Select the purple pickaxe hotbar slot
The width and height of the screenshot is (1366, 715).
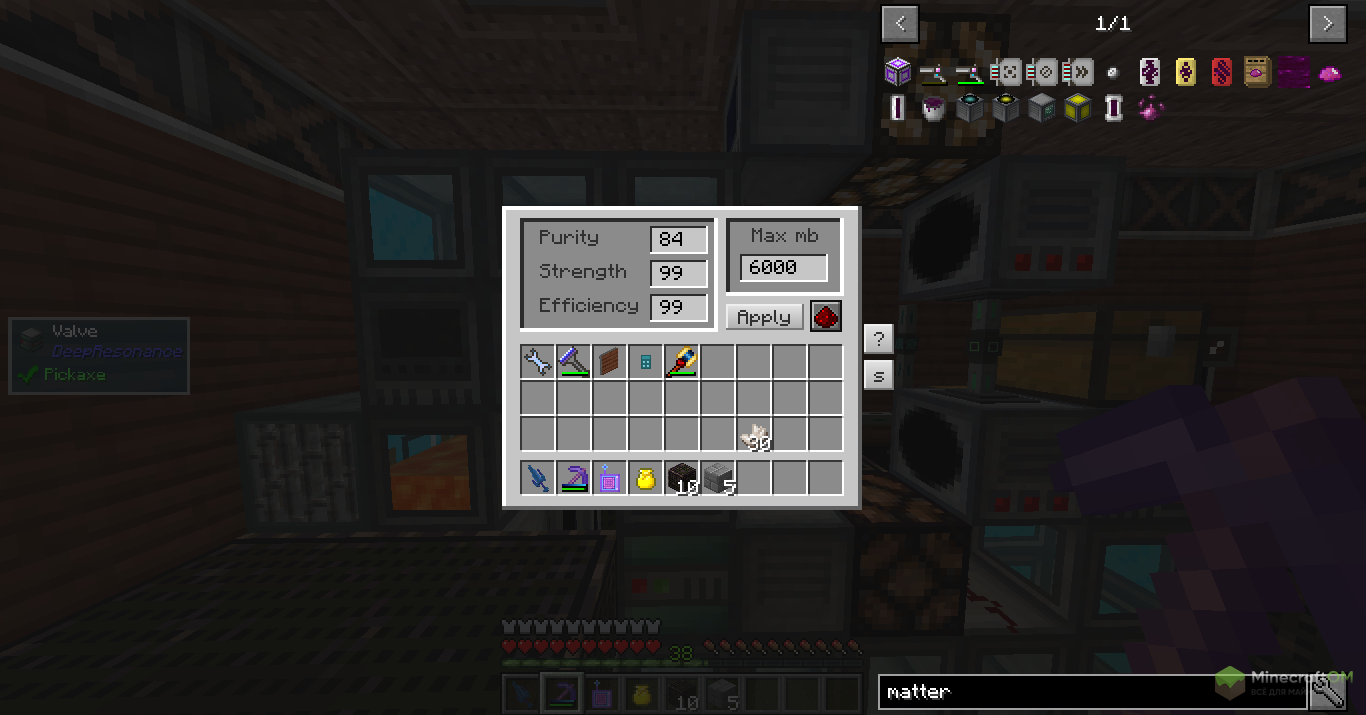pos(573,479)
